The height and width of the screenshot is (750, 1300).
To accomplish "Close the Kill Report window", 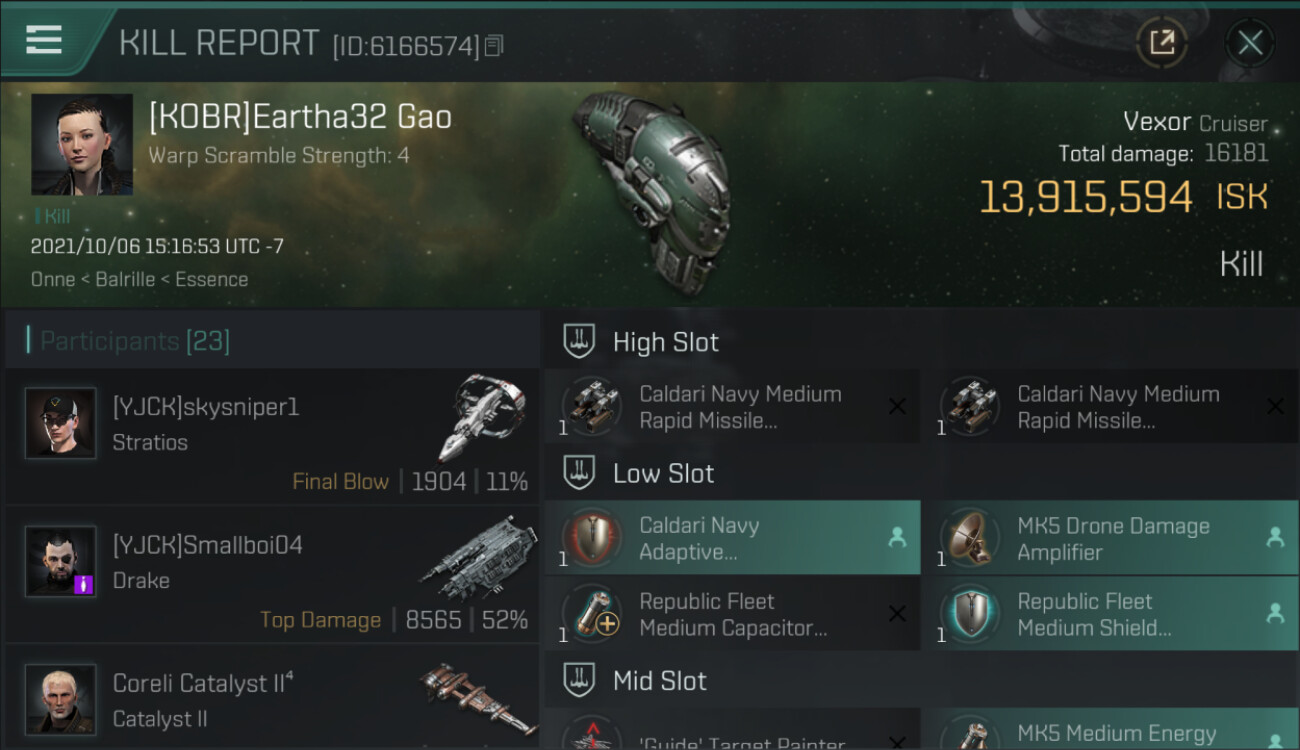I will point(1249,43).
